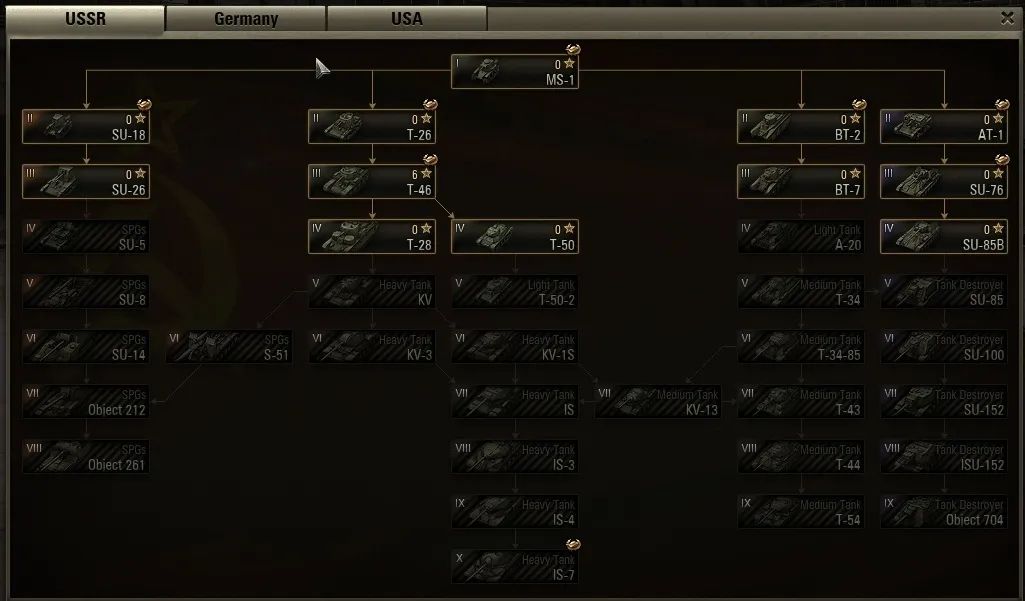Select the SU-85B tank destroyer node
Screen dimensions: 1025x601
coord(944,237)
